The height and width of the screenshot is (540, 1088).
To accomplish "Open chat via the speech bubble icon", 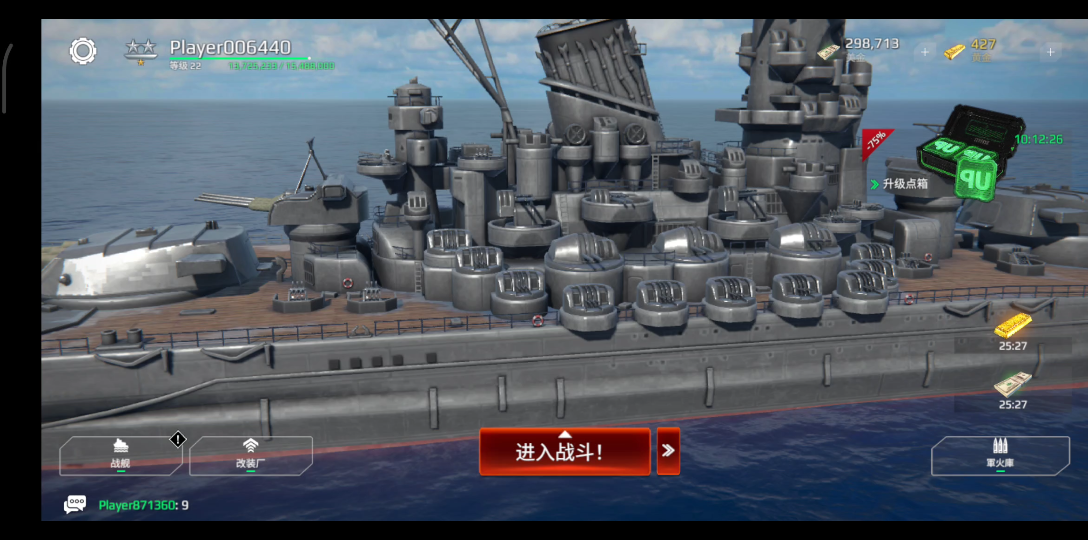I will pyautogui.click(x=75, y=505).
